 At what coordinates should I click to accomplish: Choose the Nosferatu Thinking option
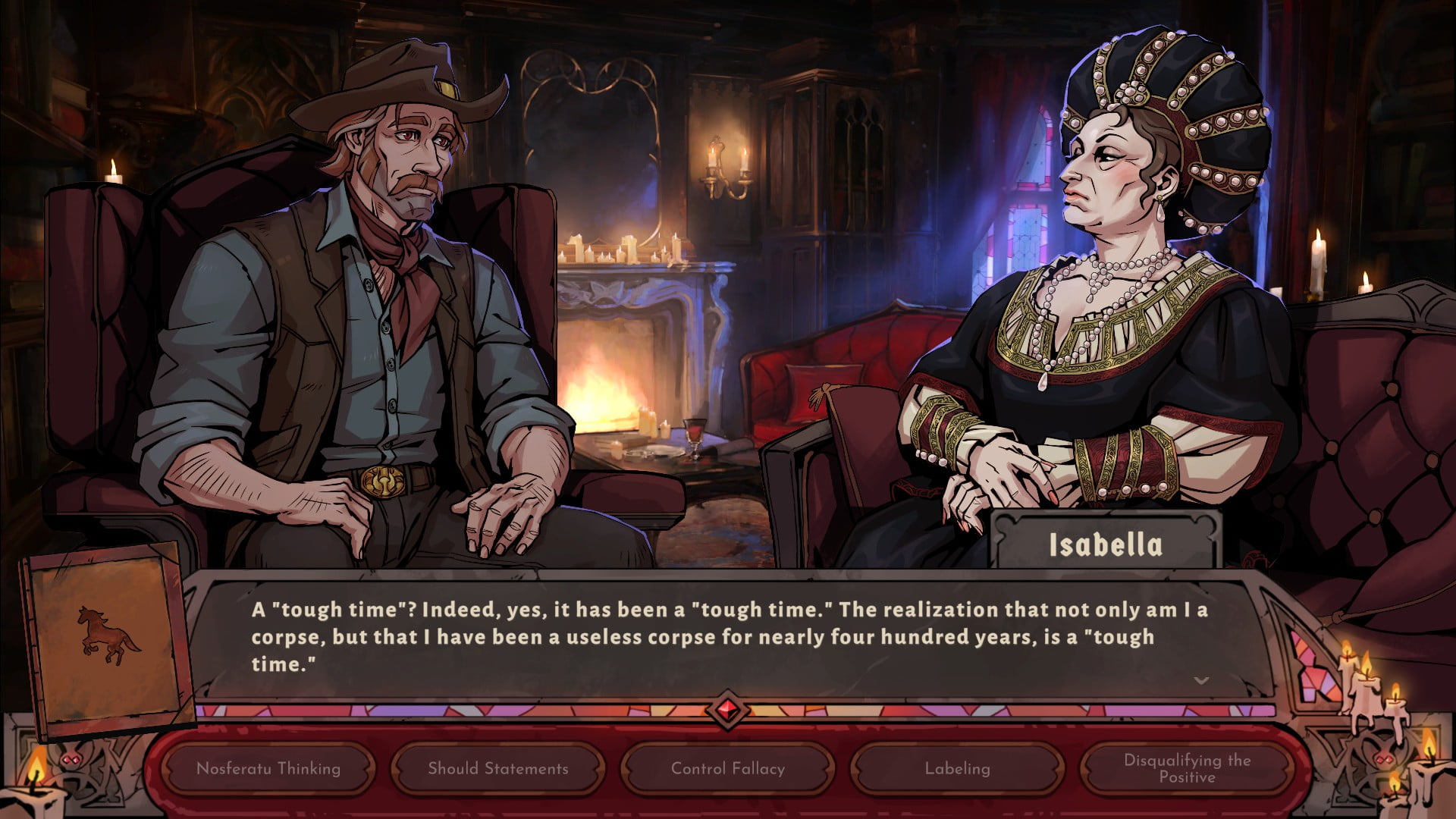coord(268,768)
